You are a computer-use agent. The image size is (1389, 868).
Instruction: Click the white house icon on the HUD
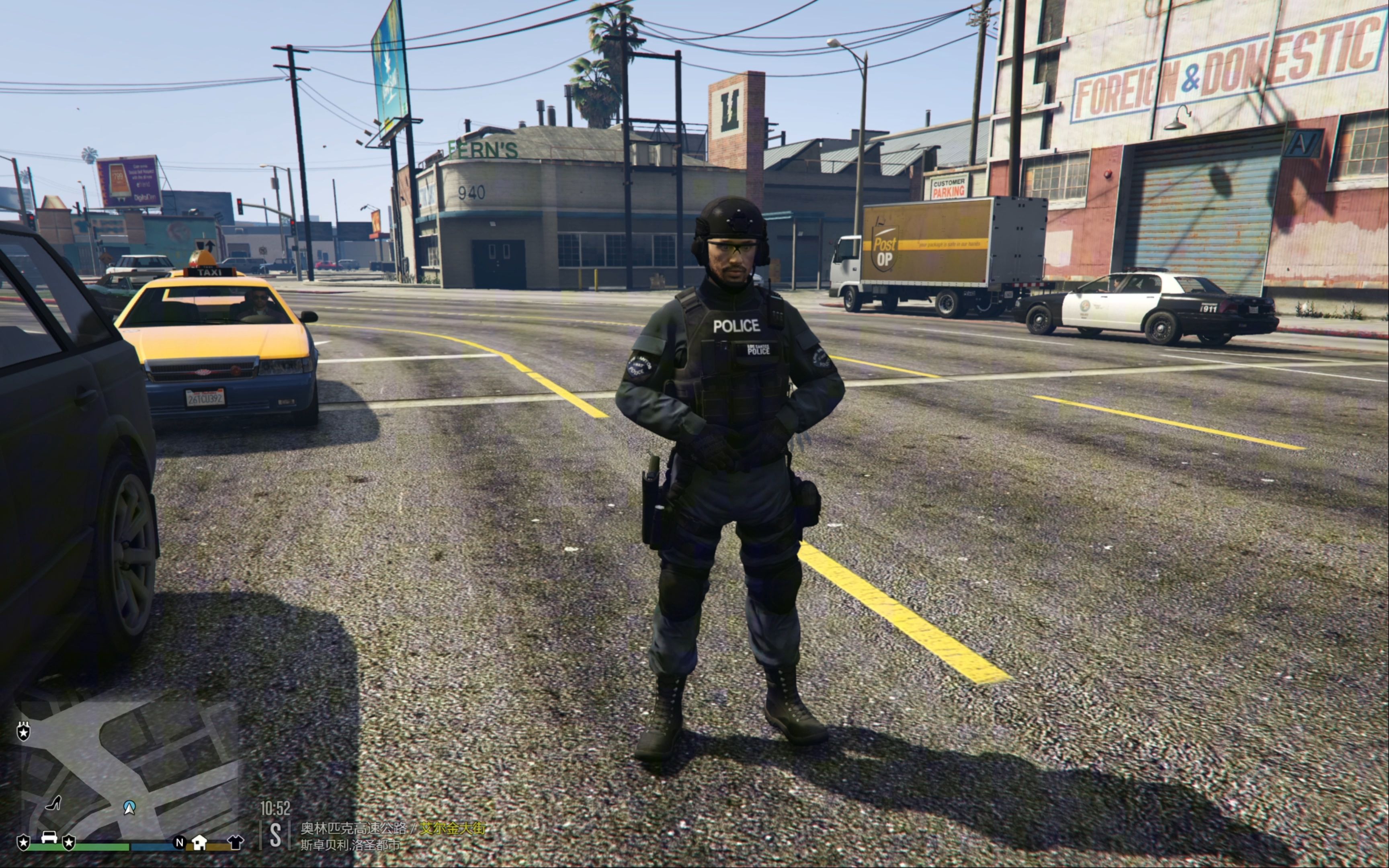click(199, 843)
